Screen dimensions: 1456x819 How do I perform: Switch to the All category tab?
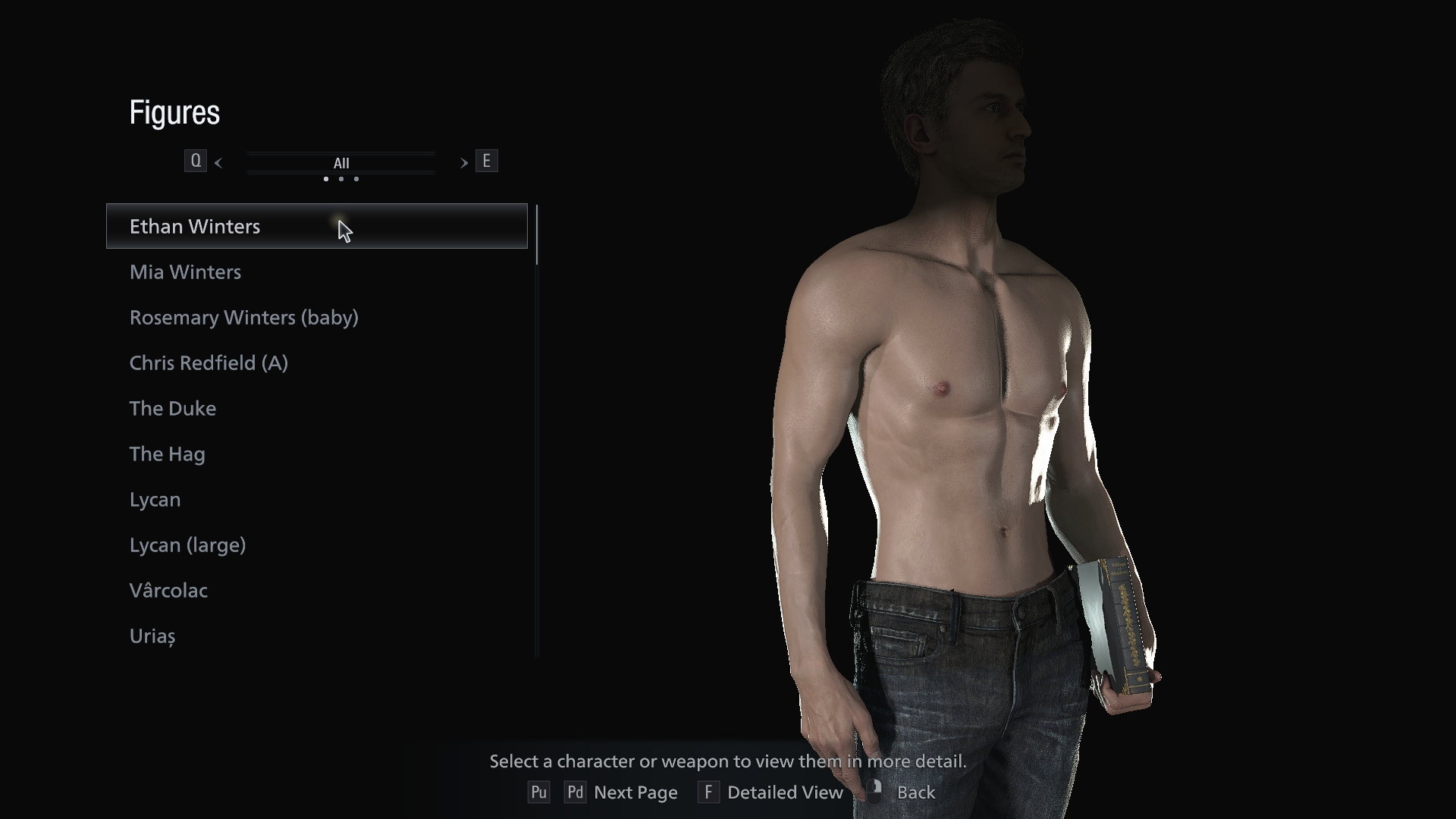pos(340,162)
